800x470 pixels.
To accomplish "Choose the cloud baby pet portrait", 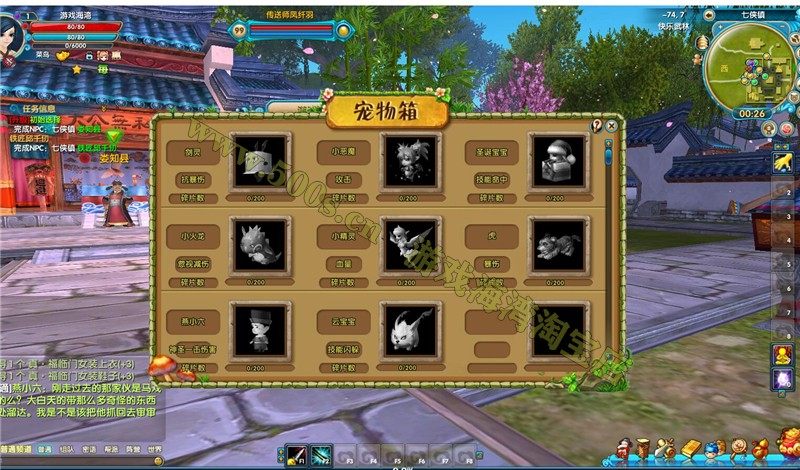I will [x=410, y=329].
